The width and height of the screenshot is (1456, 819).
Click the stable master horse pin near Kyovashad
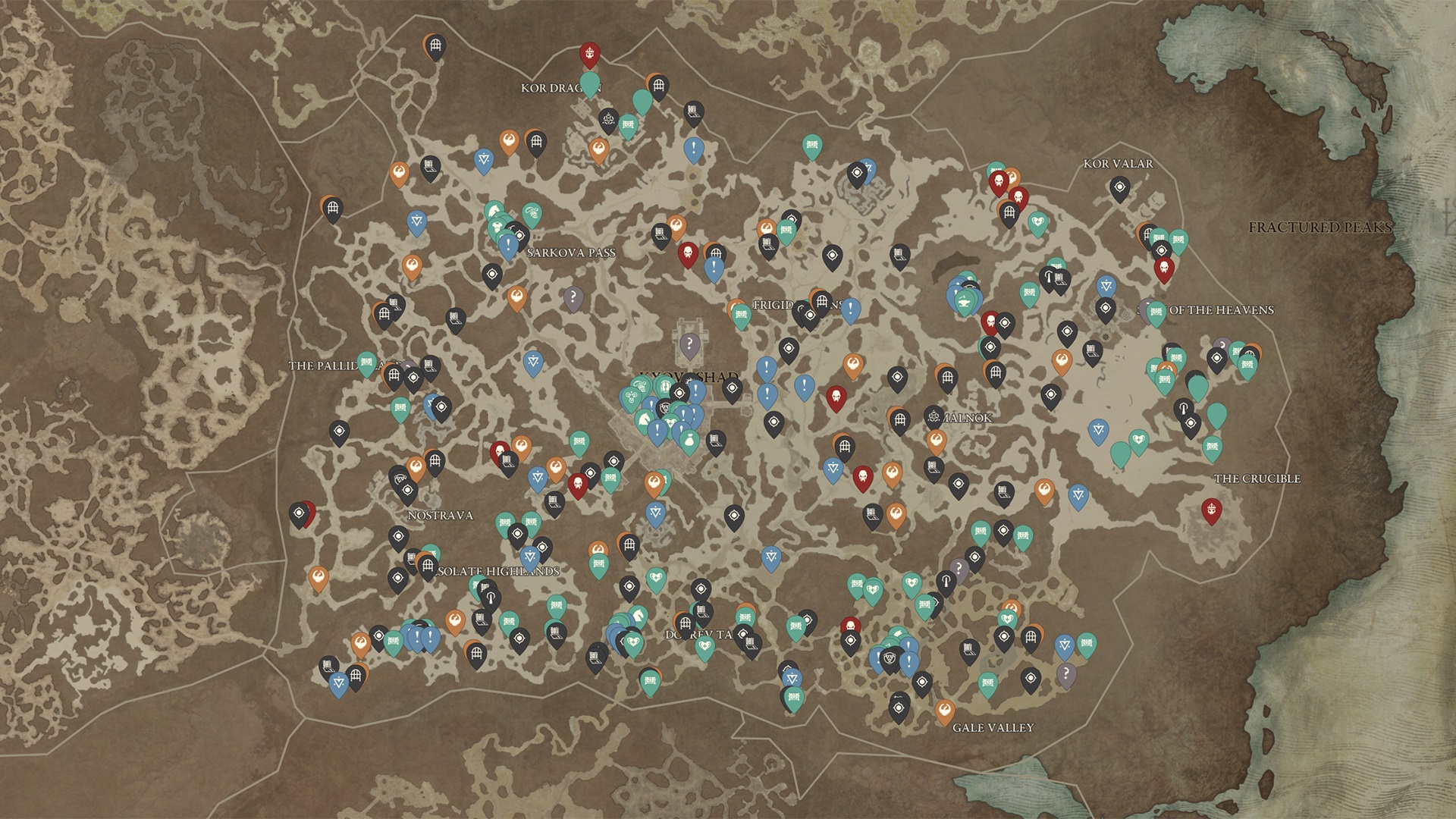point(645,419)
